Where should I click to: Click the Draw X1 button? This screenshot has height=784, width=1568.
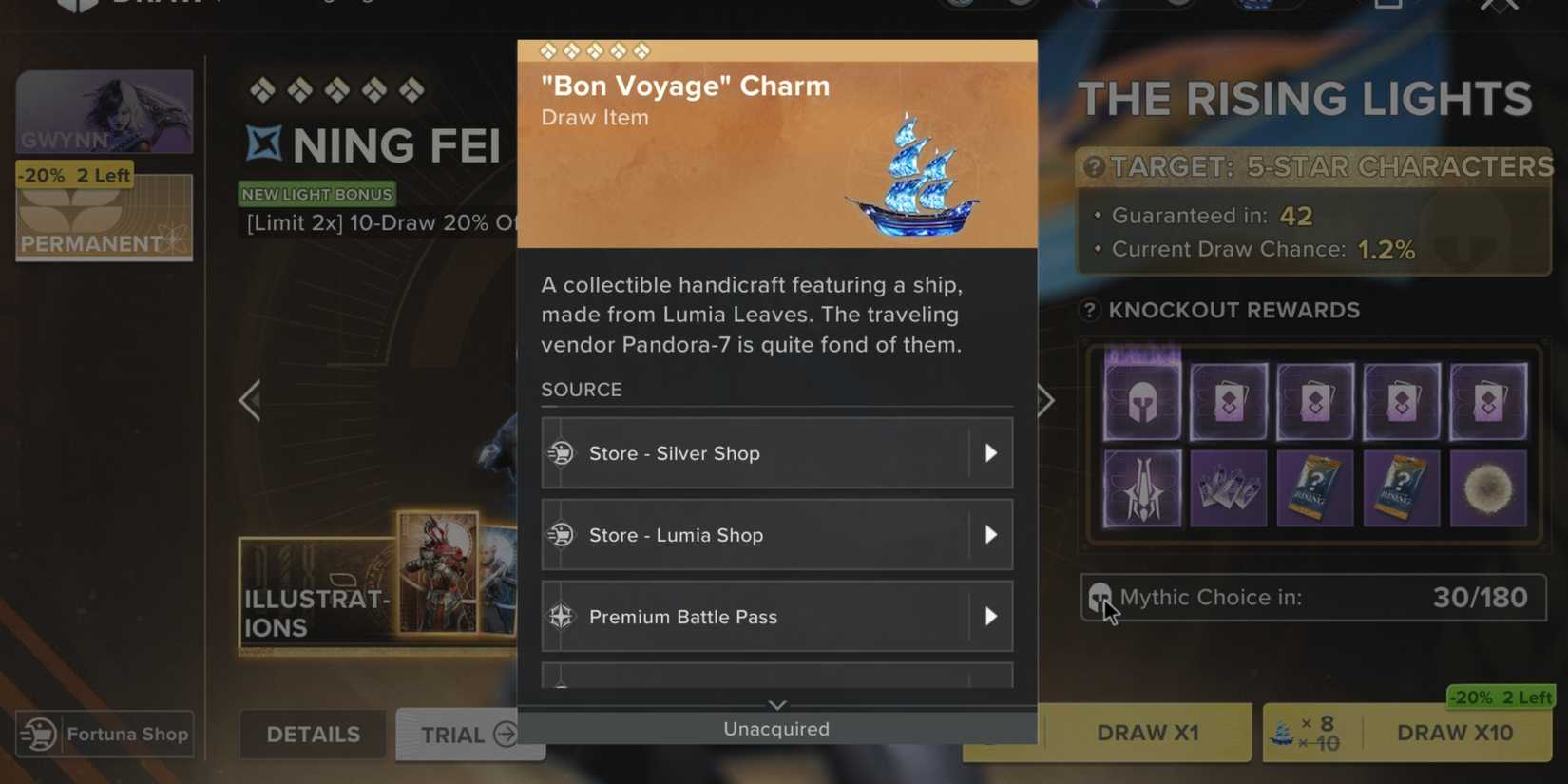tap(1147, 732)
